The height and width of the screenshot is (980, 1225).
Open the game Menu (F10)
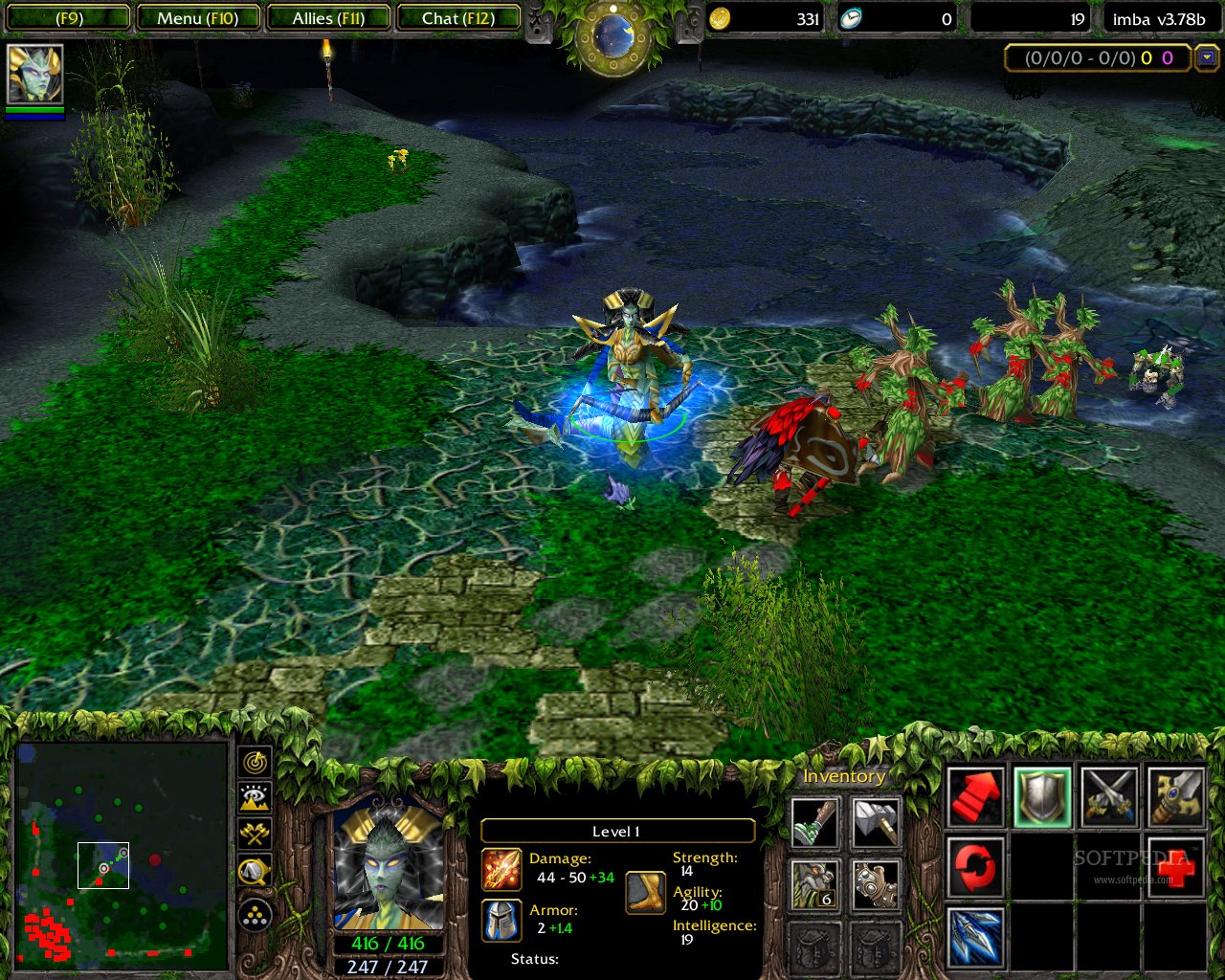click(198, 17)
